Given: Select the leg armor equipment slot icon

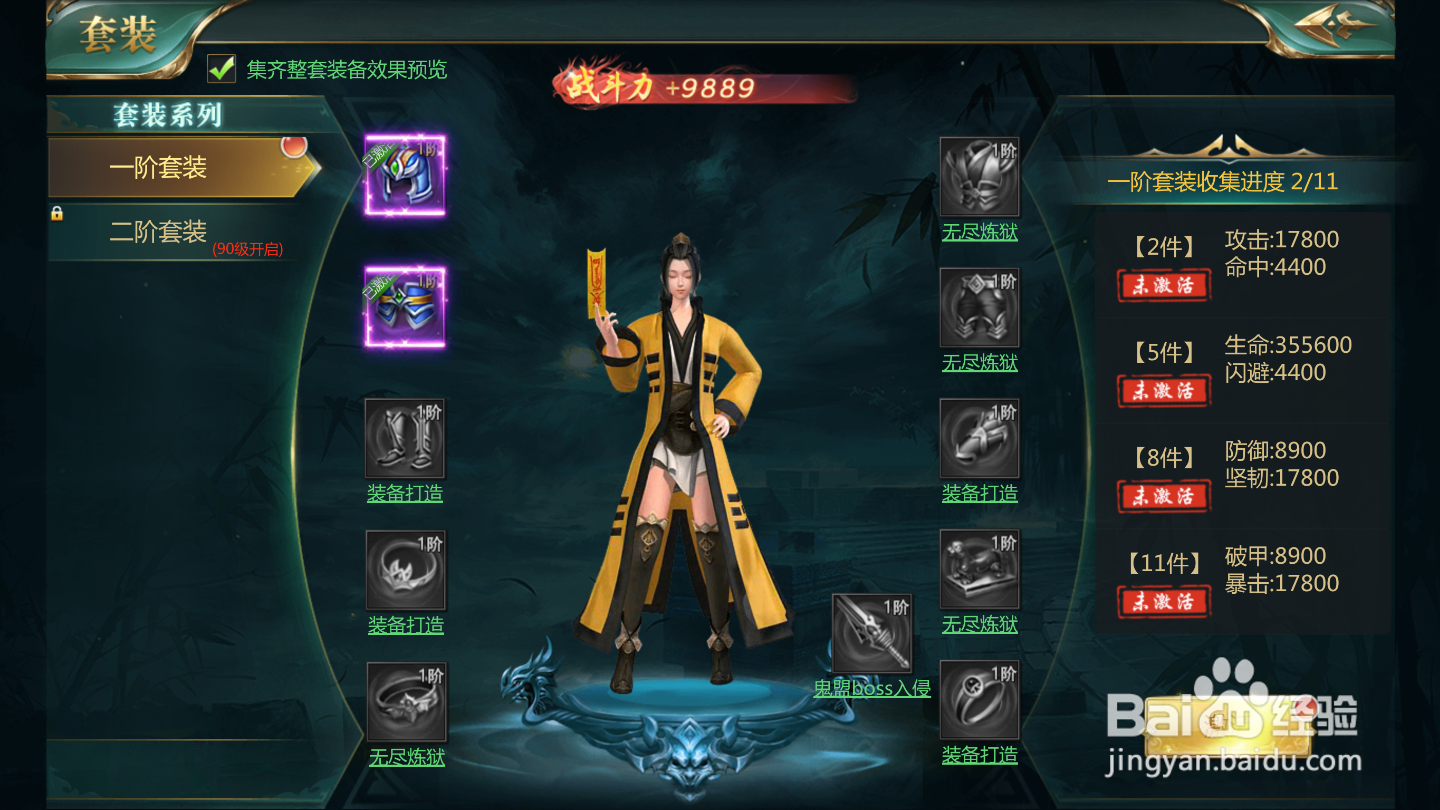Looking at the screenshot, I should (980, 307).
